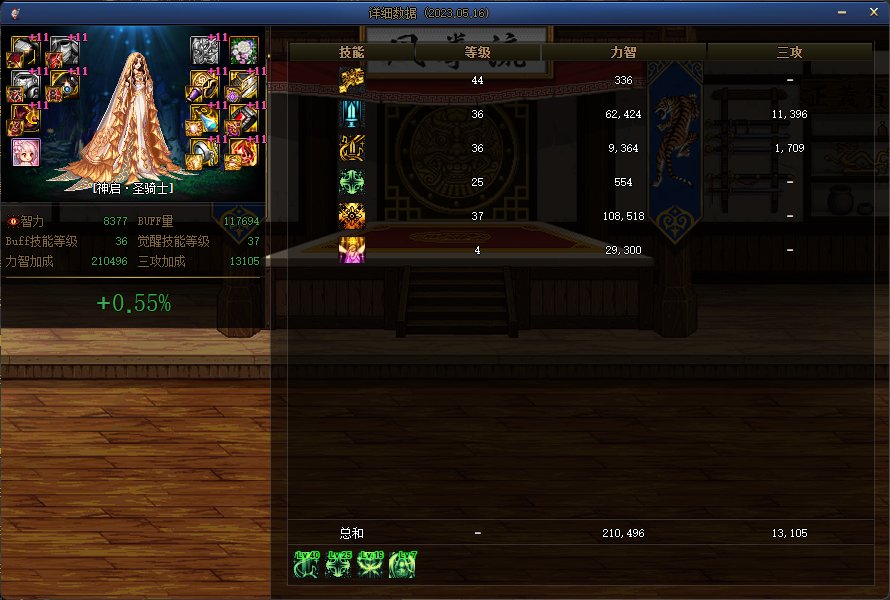Select the green cross skill icon
This screenshot has width=890, height=600.
pyautogui.click(x=351, y=182)
